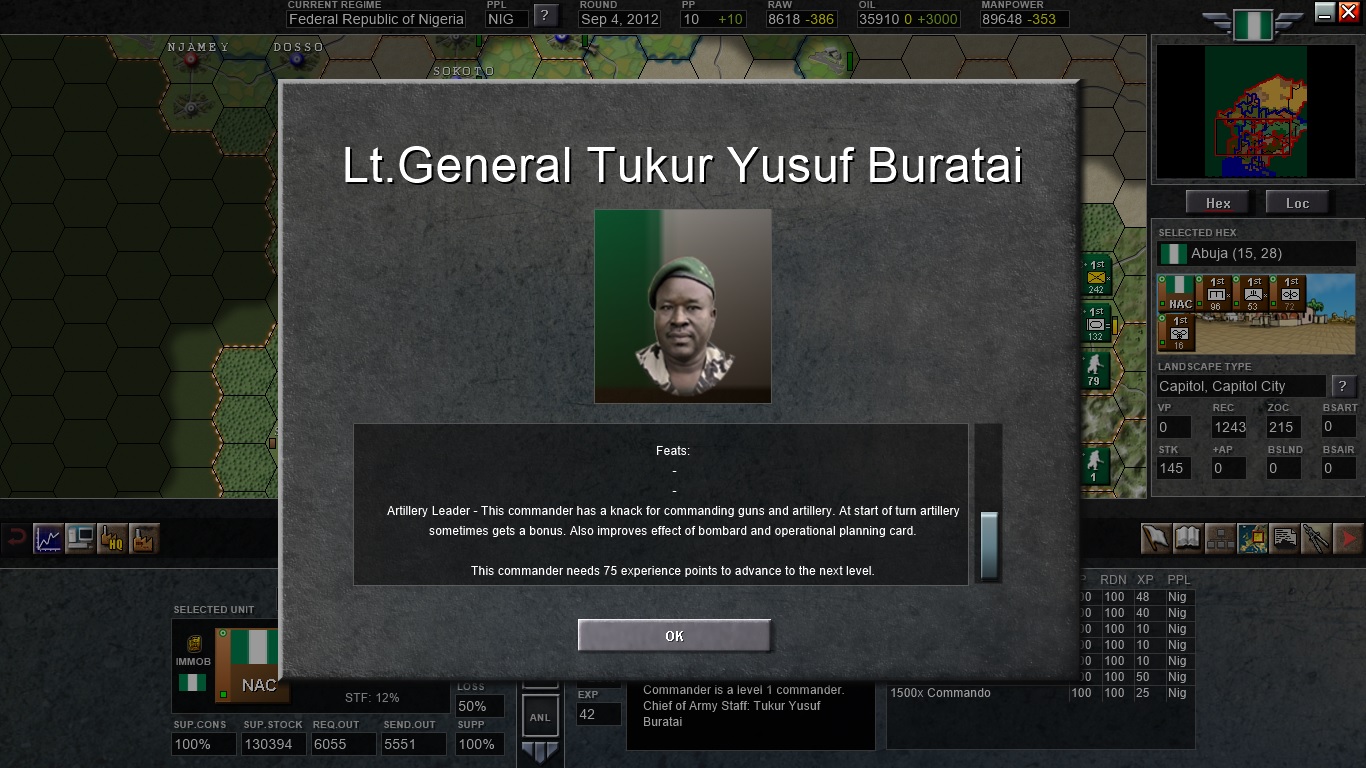Image resolution: width=1366 pixels, height=768 pixels.
Task: Toggle the ANL analysis mode
Action: click(x=540, y=715)
